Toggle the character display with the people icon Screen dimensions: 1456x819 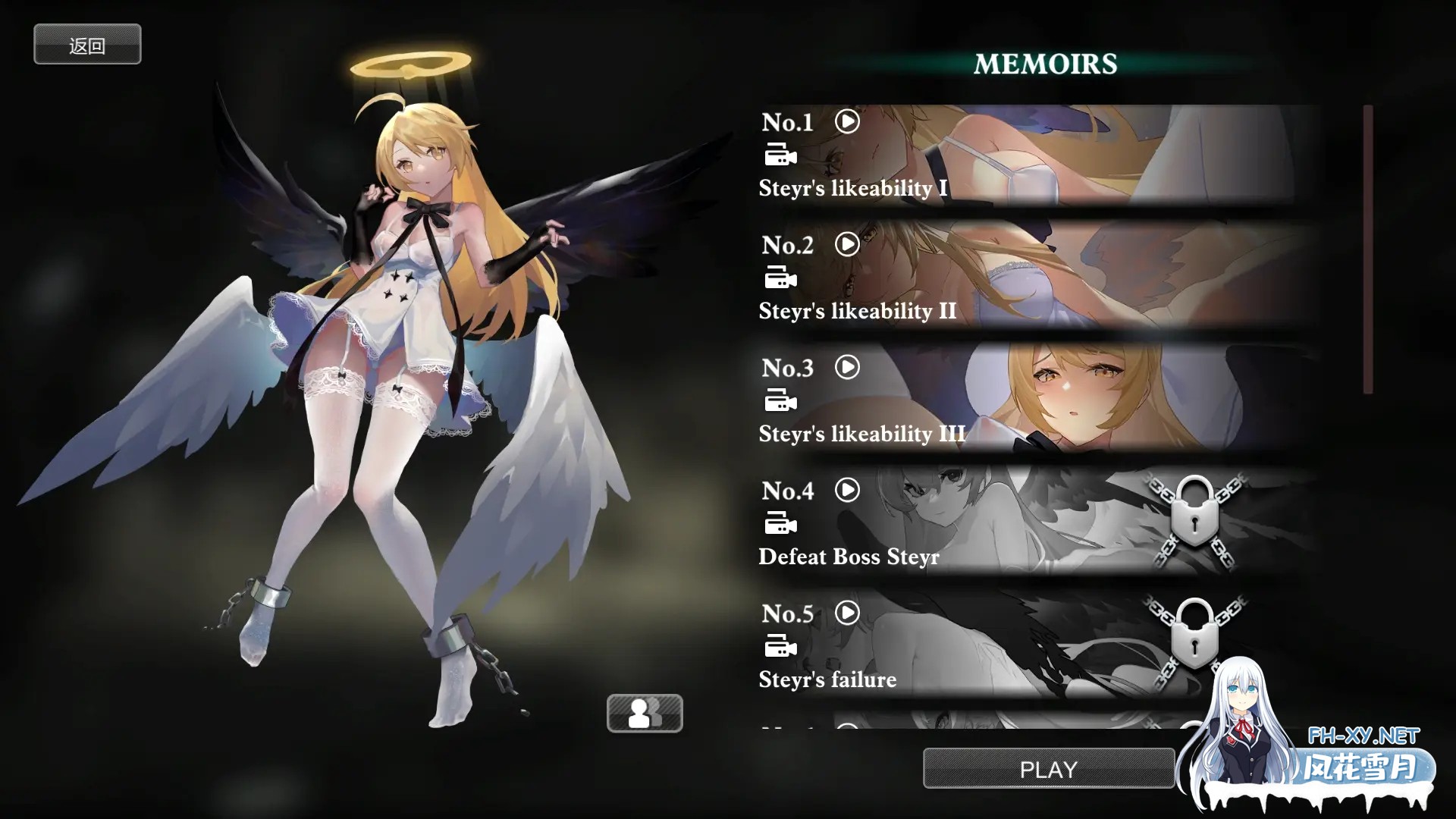click(645, 714)
